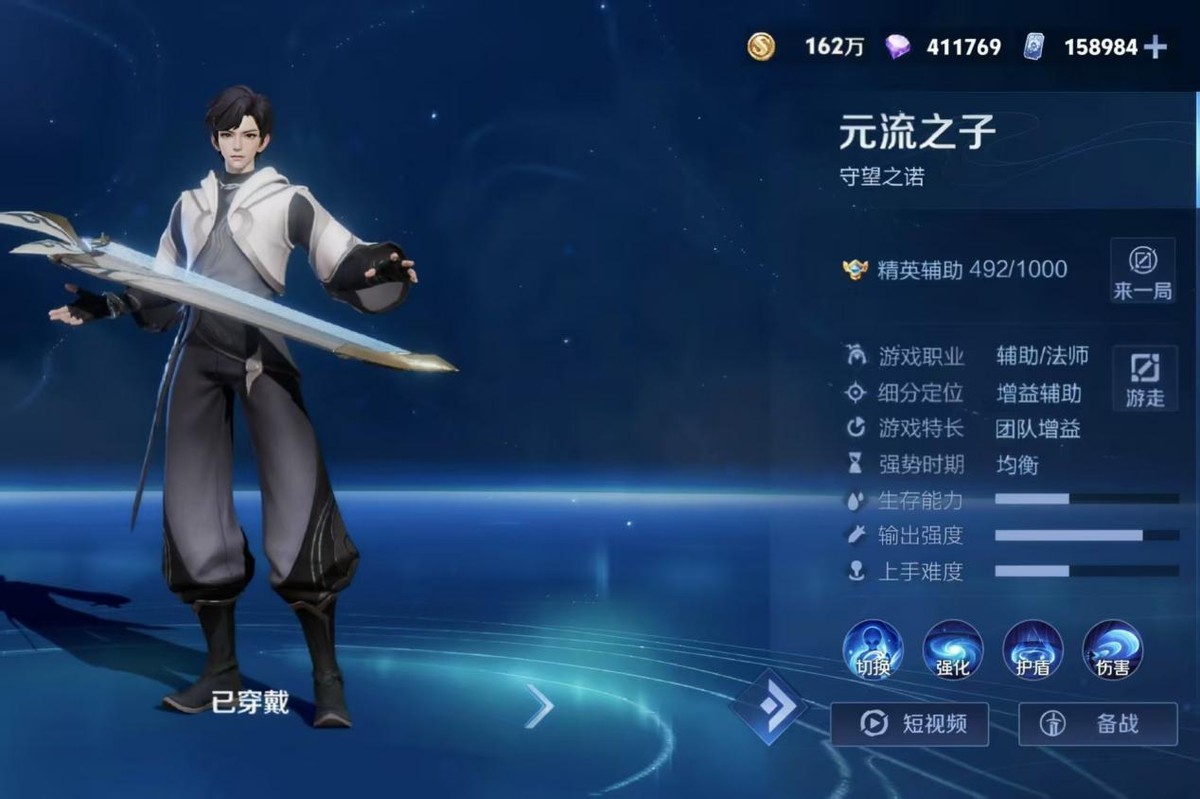Select the purple diamond currency icon
Viewport: 1200px width, 799px height.
[x=898, y=46]
